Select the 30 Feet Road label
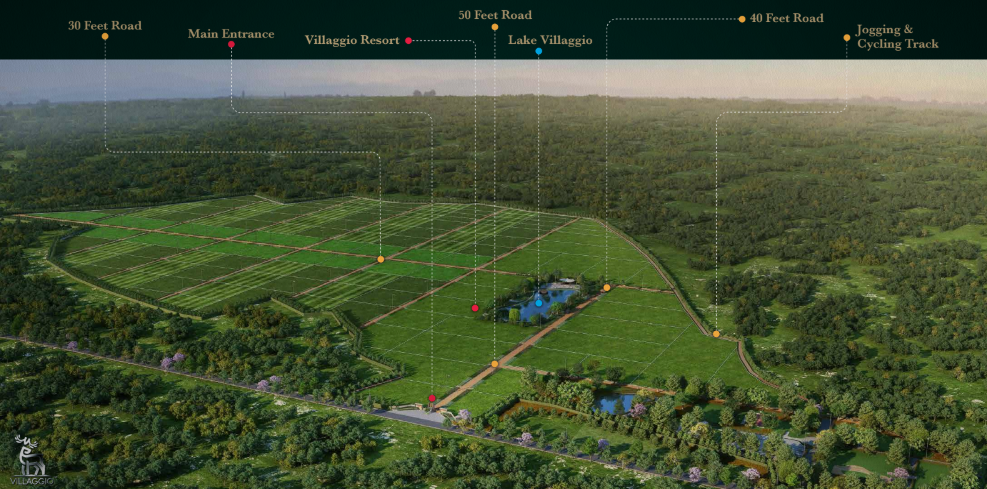This screenshot has width=987, height=489. click(x=105, y=25)
